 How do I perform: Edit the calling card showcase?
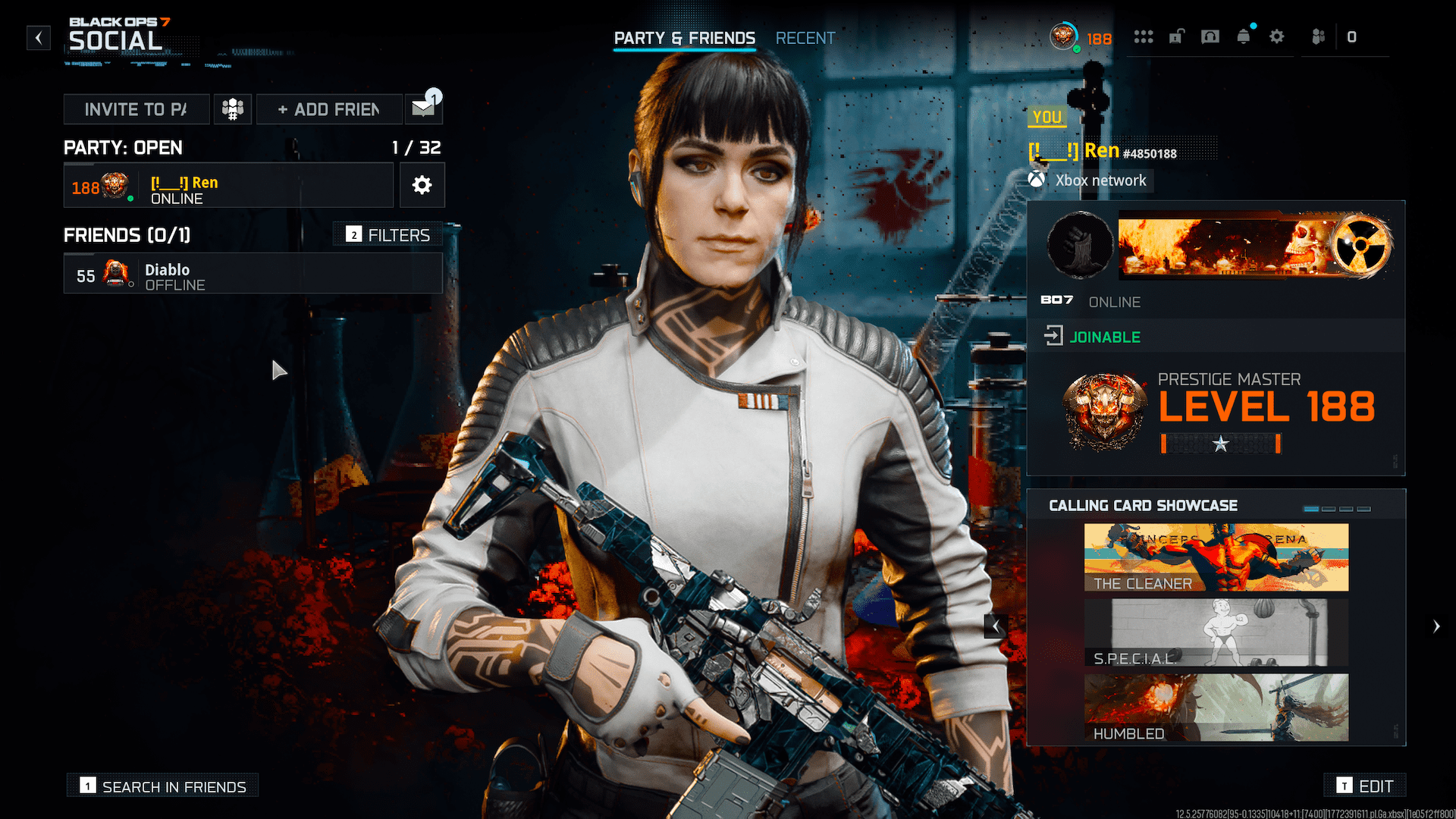(1365, 786)
